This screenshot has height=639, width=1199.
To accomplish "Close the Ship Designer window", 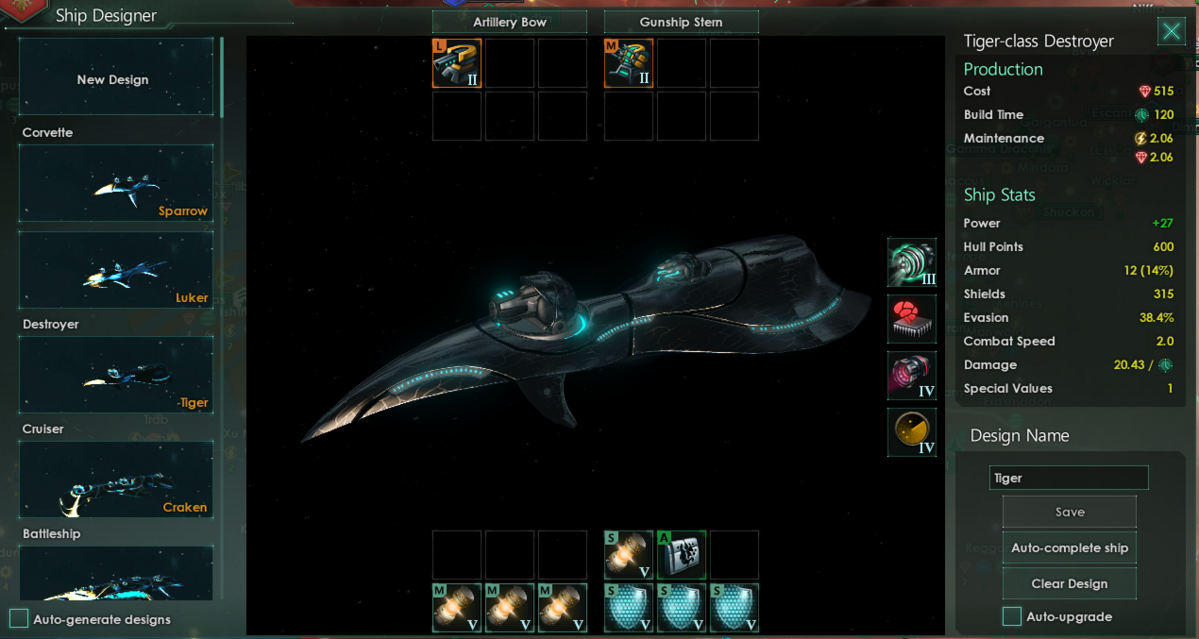I will click(x=1171, y=32).
